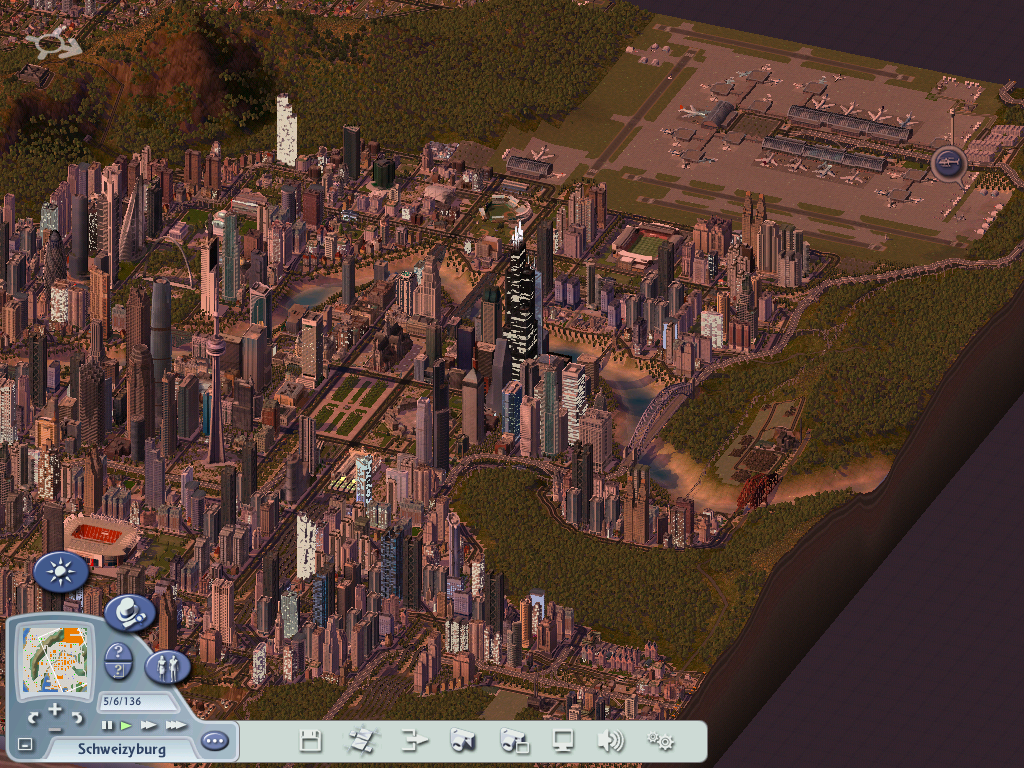Rotate the view clockwise
The width and height of the screenshot is (1024, 768).
click(x=78, y=718)
